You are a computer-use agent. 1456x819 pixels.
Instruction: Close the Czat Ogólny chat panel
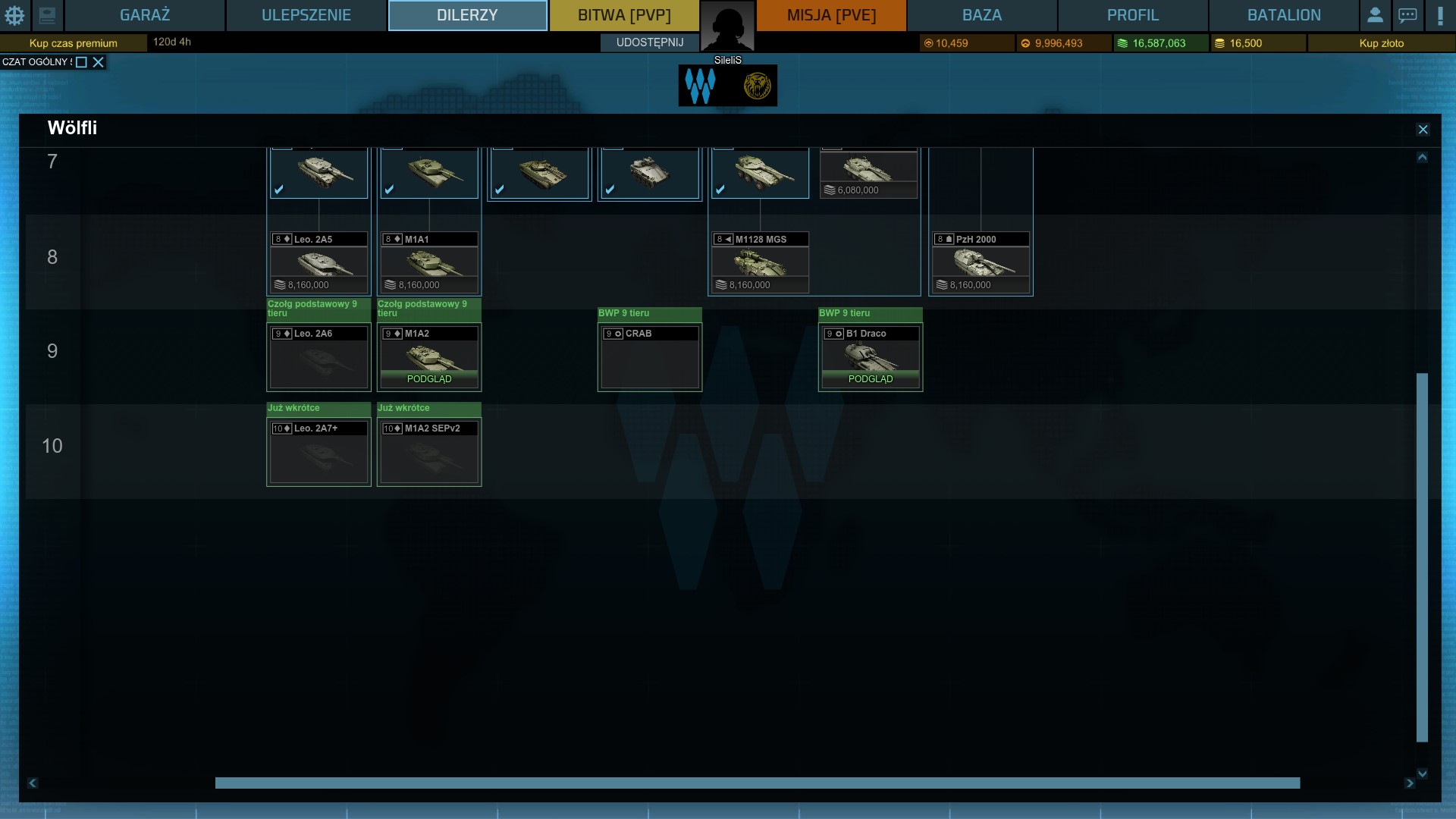pyautogui.click(x=98, y=62)
